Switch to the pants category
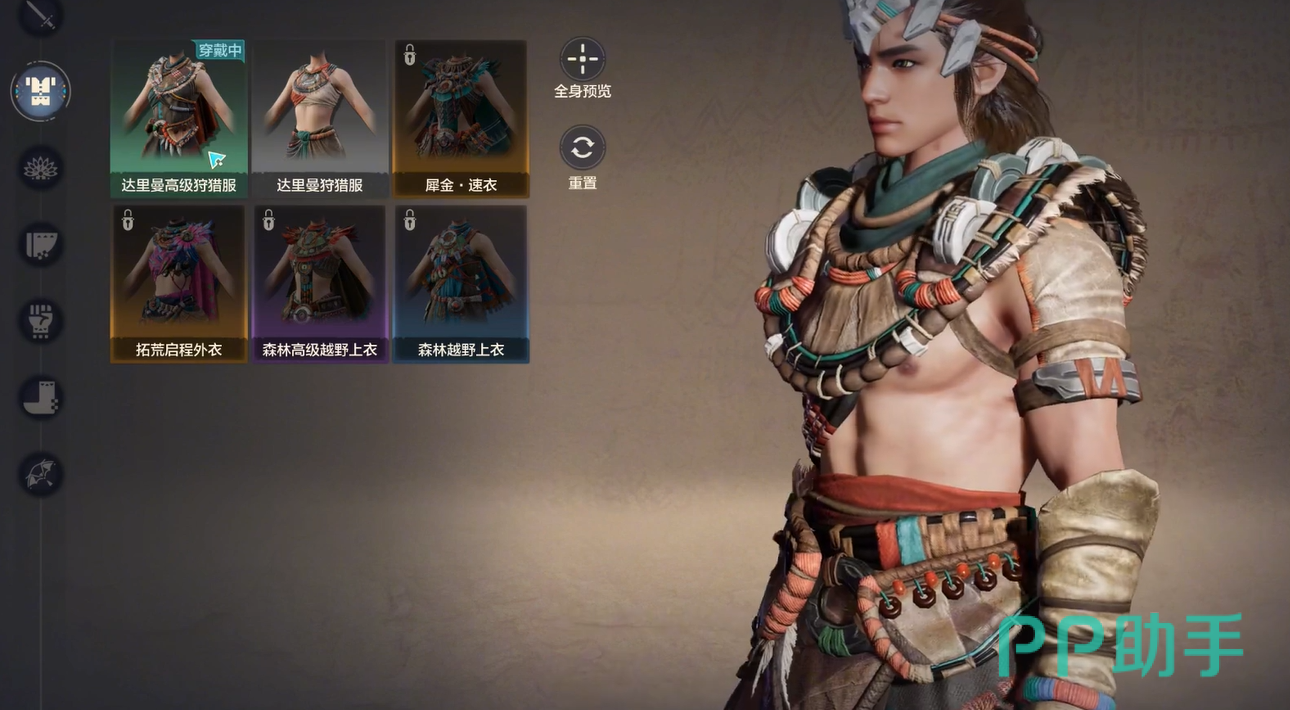This screenshot has height=710, width=1290. (41, 244)
